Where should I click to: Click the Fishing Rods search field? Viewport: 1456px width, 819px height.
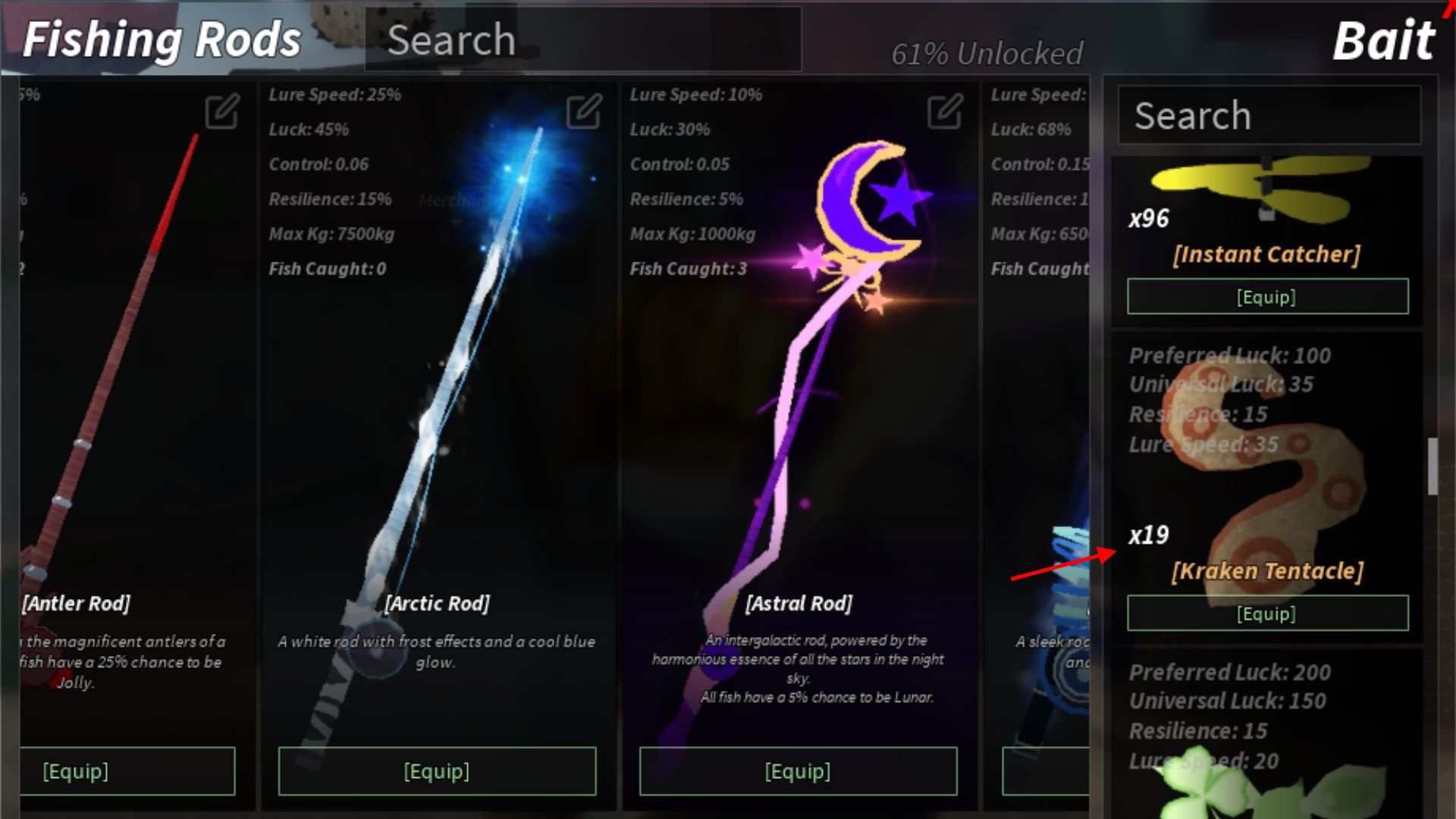[x=582, y=39]
